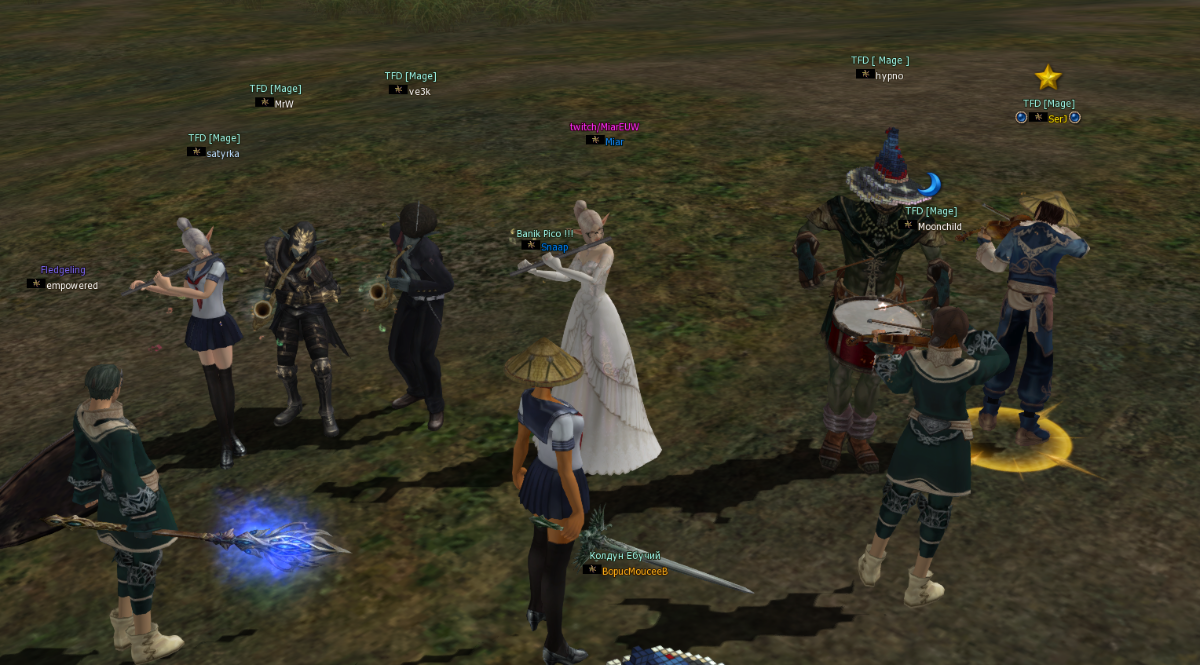Target player Serj by nameplate

1057,118
